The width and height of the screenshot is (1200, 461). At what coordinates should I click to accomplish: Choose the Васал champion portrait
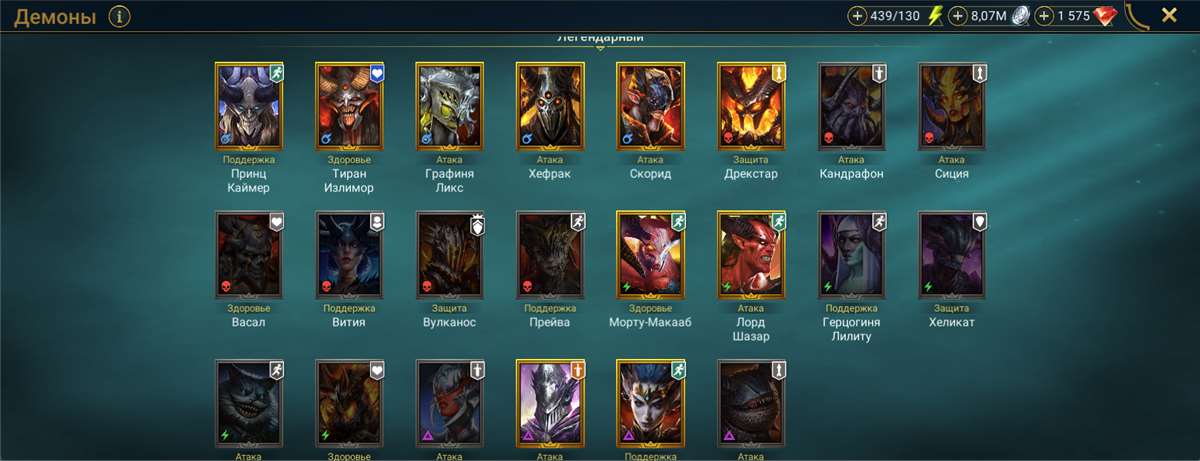click(250, 254)
